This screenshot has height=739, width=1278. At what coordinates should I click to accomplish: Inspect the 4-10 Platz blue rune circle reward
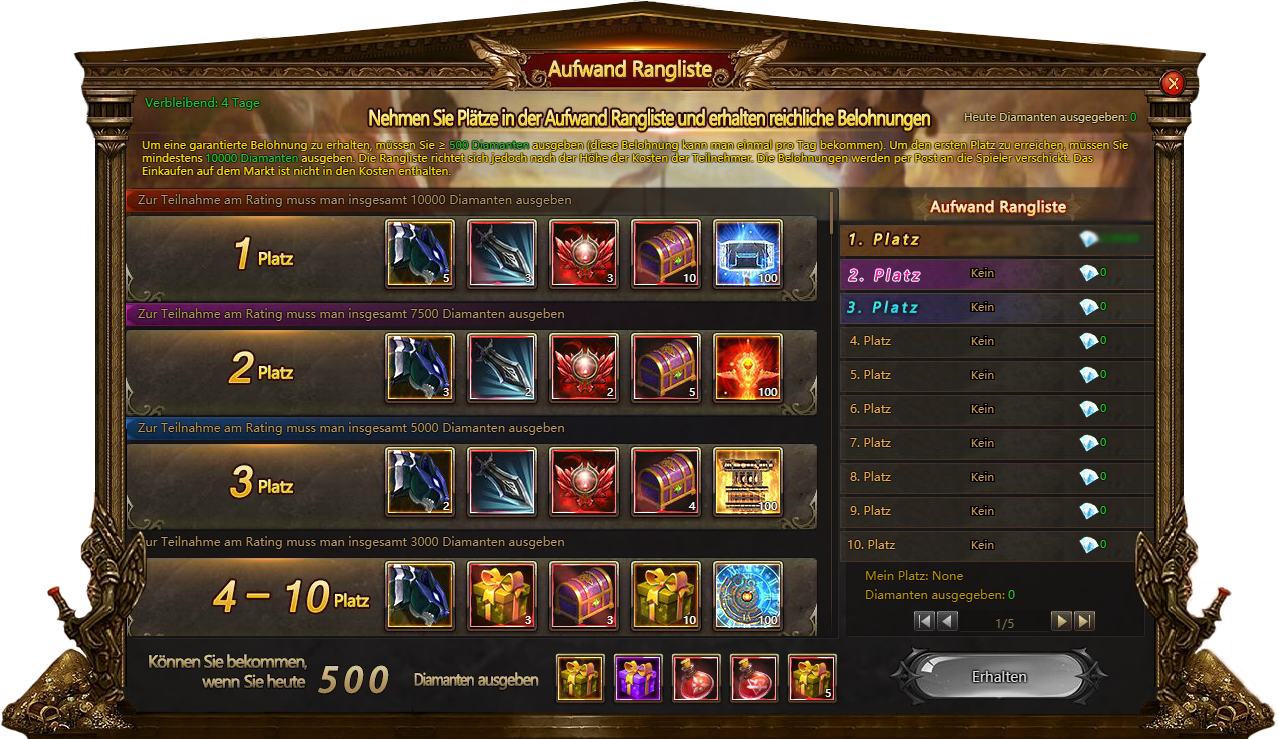coord(748,596)
